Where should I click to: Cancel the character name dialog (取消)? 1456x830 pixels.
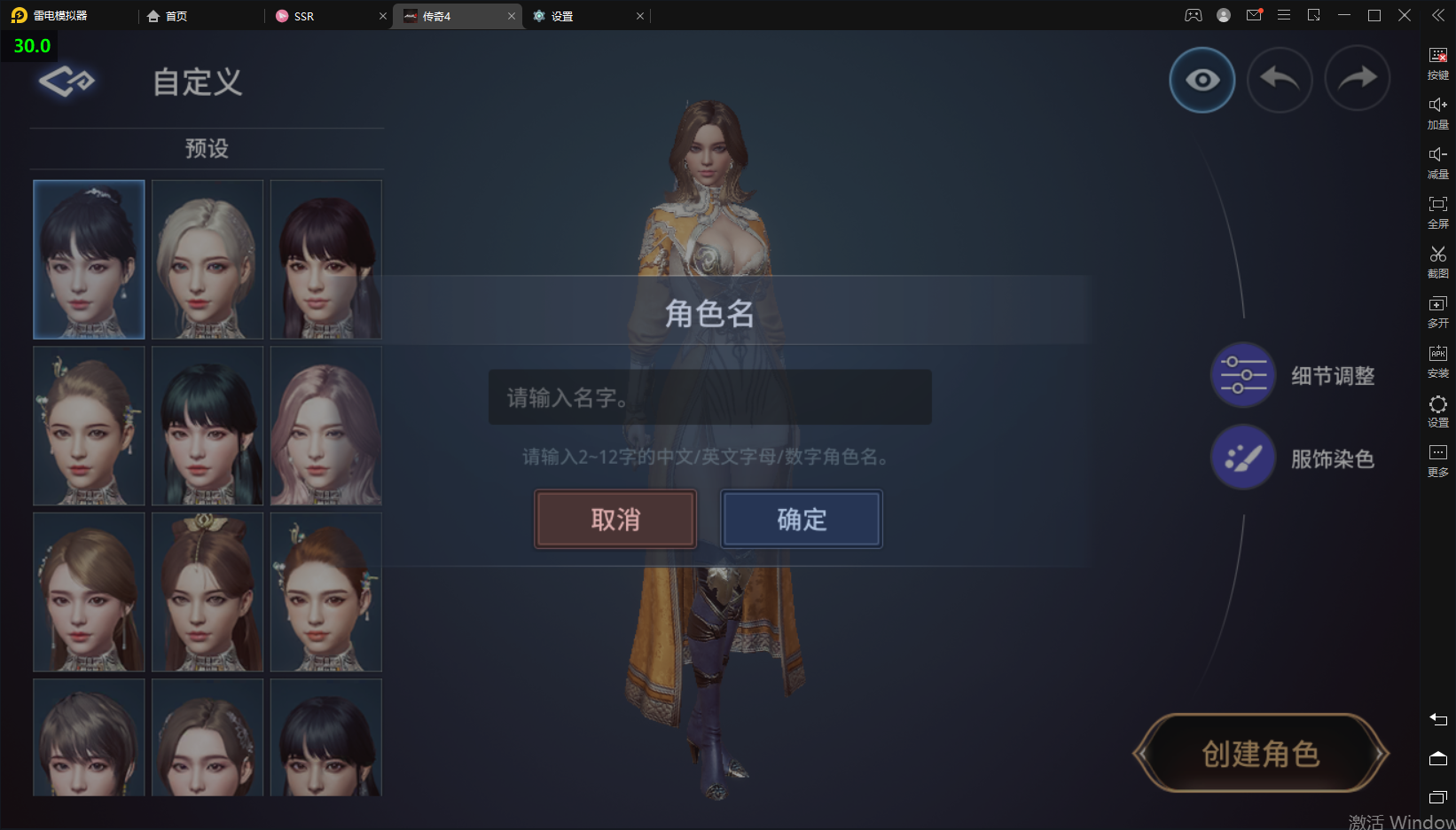[x=614, y=519]
